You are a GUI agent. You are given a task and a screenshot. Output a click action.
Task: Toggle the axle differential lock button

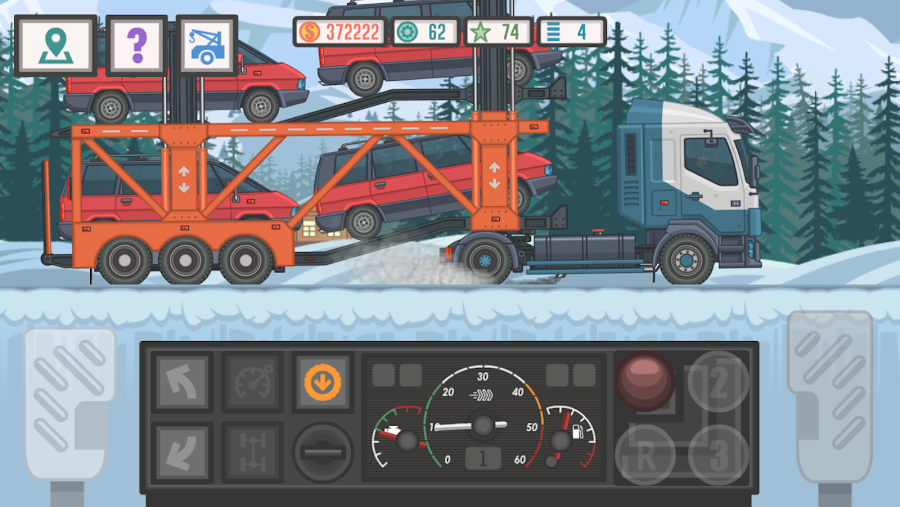[251, 451]
